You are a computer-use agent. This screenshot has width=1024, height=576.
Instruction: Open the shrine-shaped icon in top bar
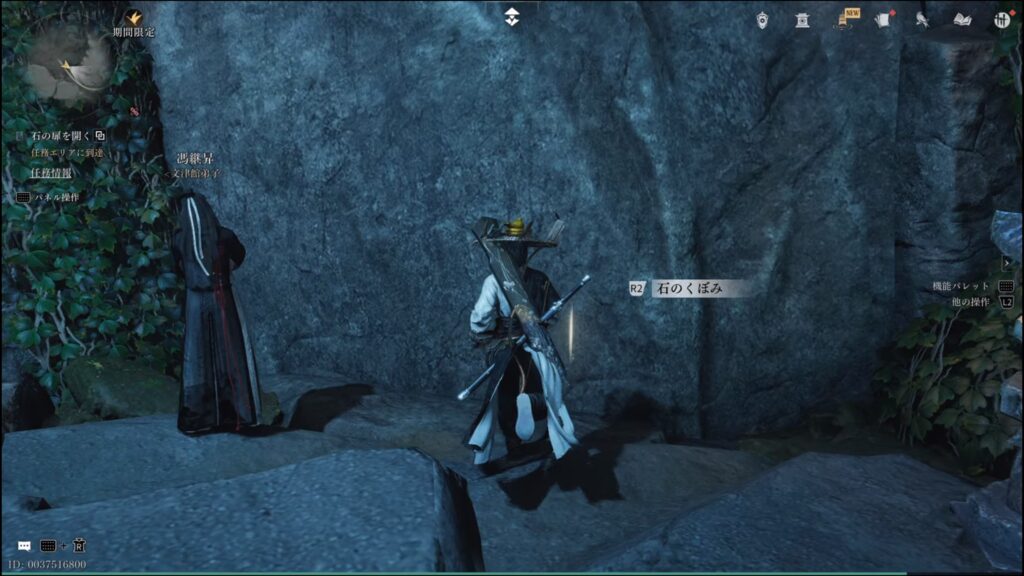(802, 19)
